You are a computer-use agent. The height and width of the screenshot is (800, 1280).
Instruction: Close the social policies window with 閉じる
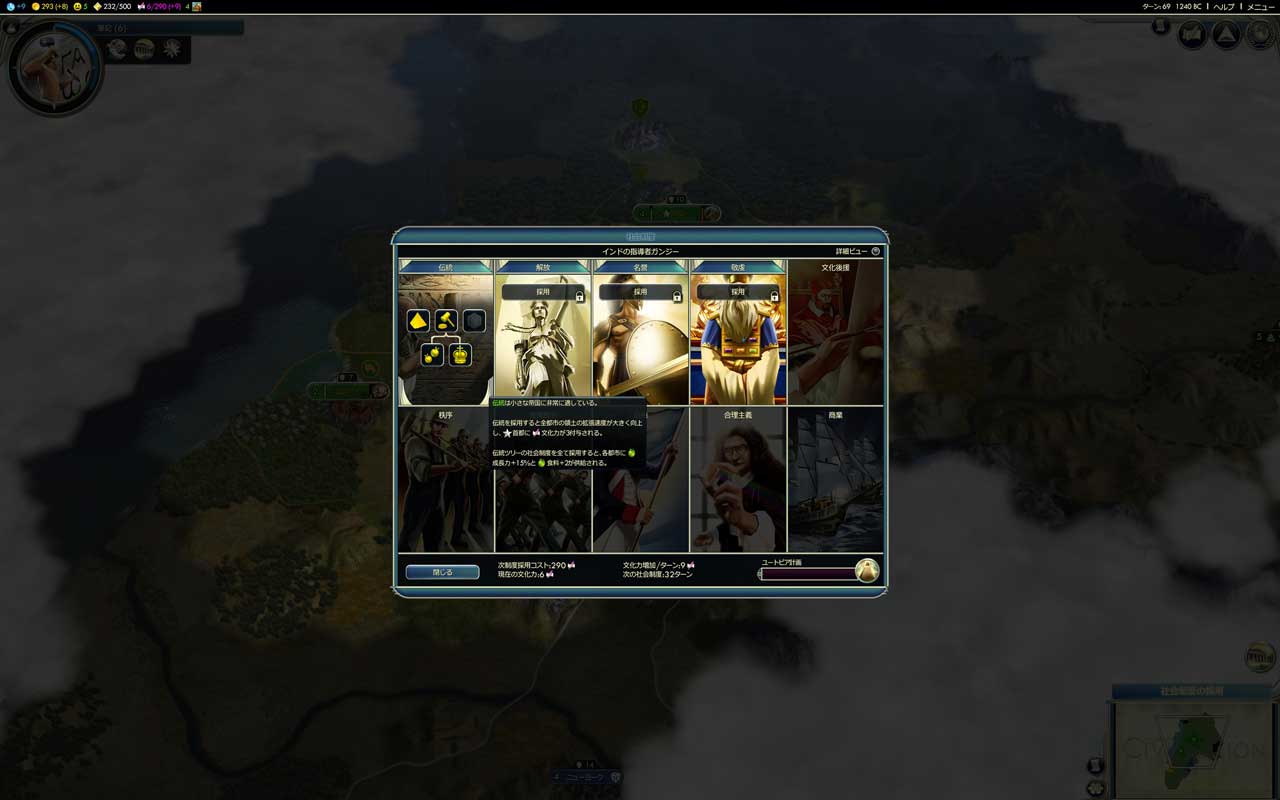[x=442, y=572]
